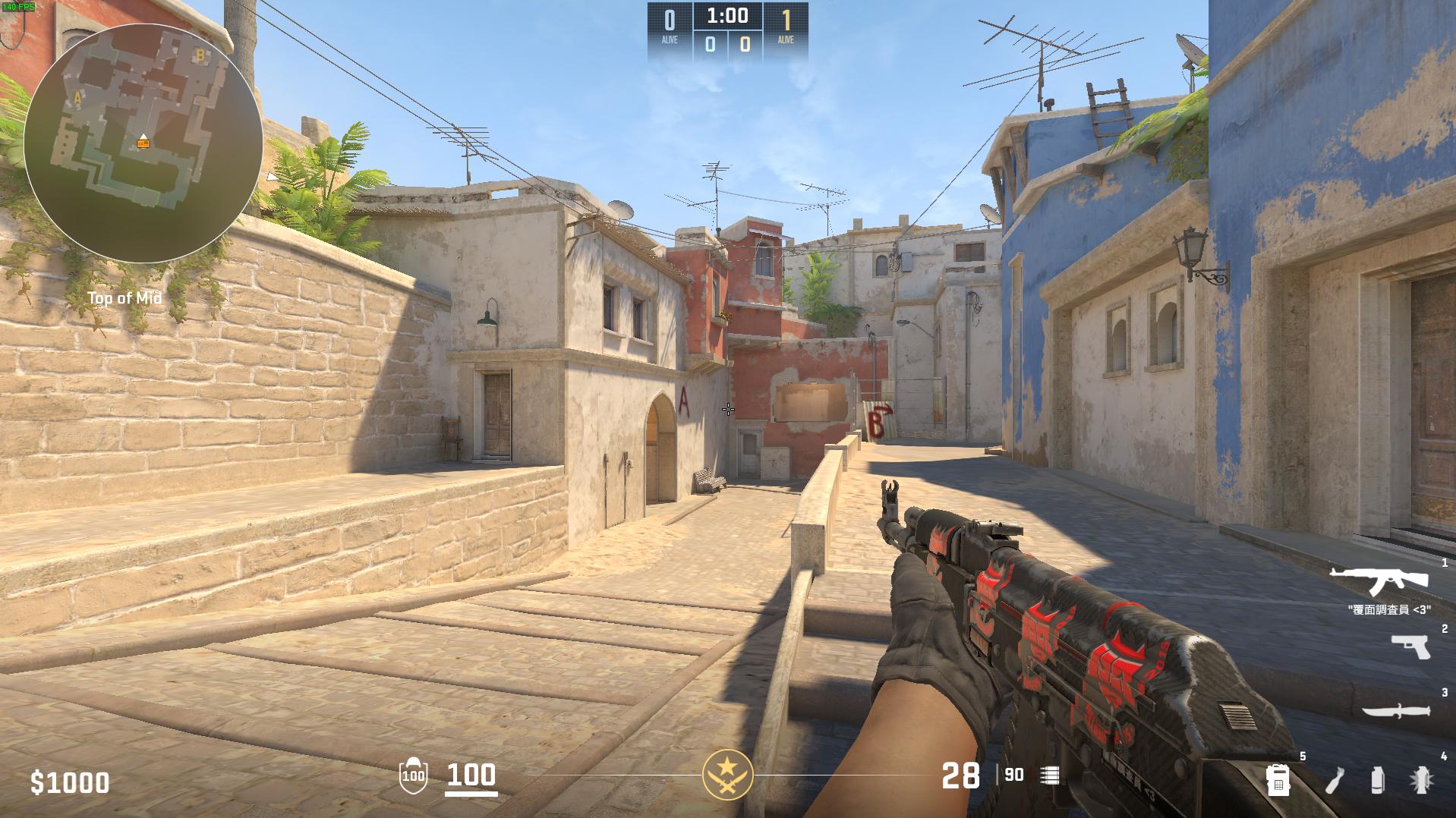Image resolution: width=1456 pixels, height=818 pixels.
Task: Select the C4 bomb icon
Action: [x=1278, y=779]
